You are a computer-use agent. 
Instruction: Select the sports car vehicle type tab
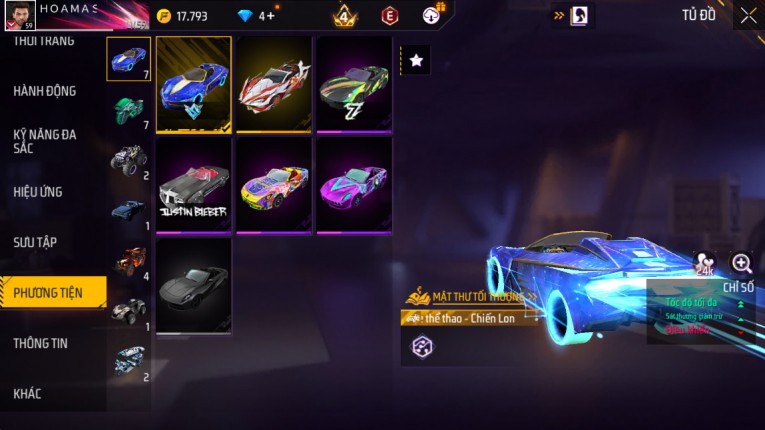[x=128, y=59]
